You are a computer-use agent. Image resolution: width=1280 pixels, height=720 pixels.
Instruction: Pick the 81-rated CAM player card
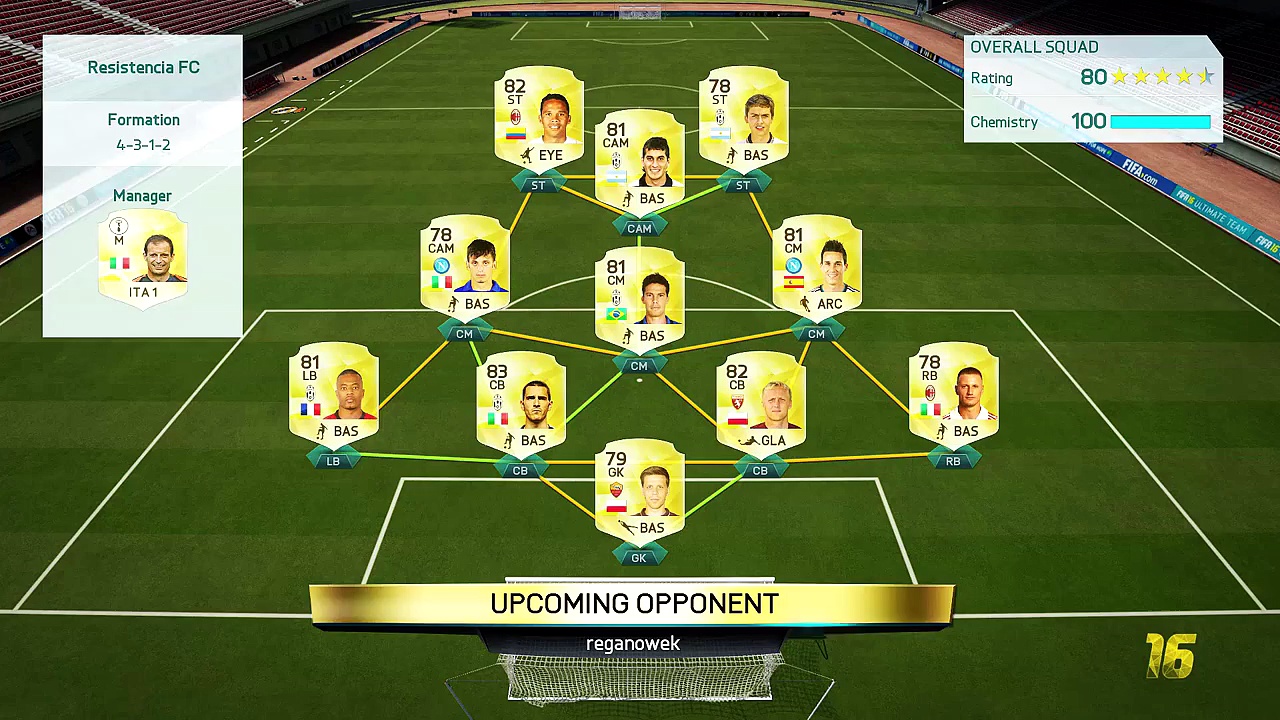coord(640,163)
